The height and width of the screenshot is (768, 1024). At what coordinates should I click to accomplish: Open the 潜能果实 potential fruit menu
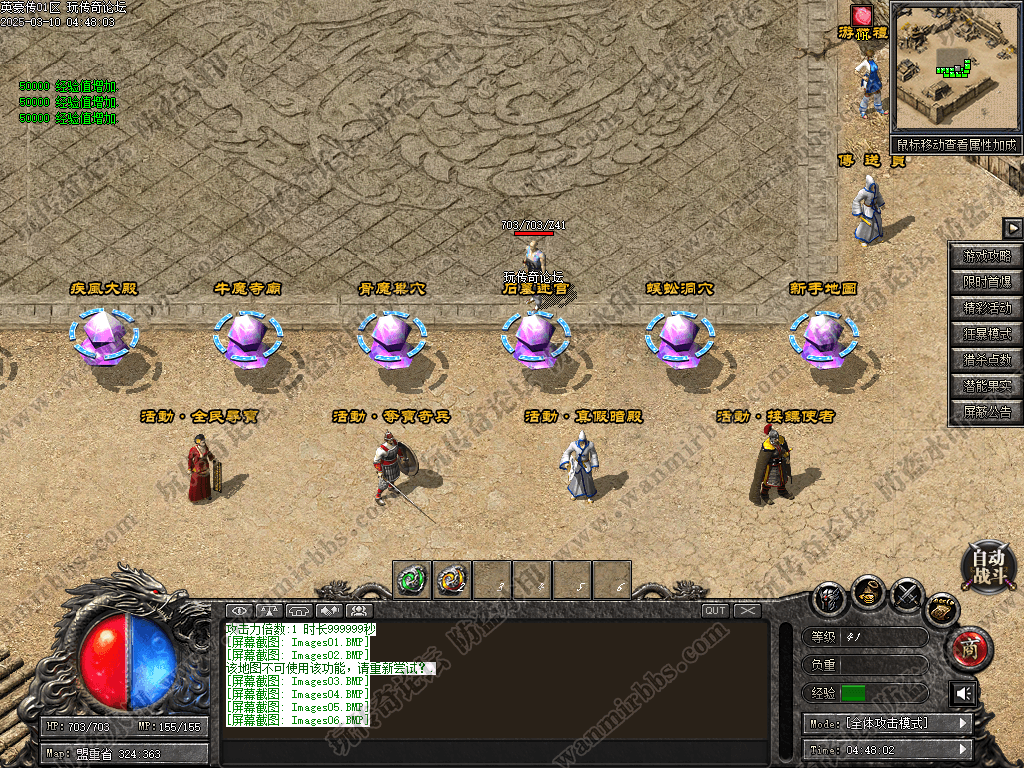coord(987,386)
